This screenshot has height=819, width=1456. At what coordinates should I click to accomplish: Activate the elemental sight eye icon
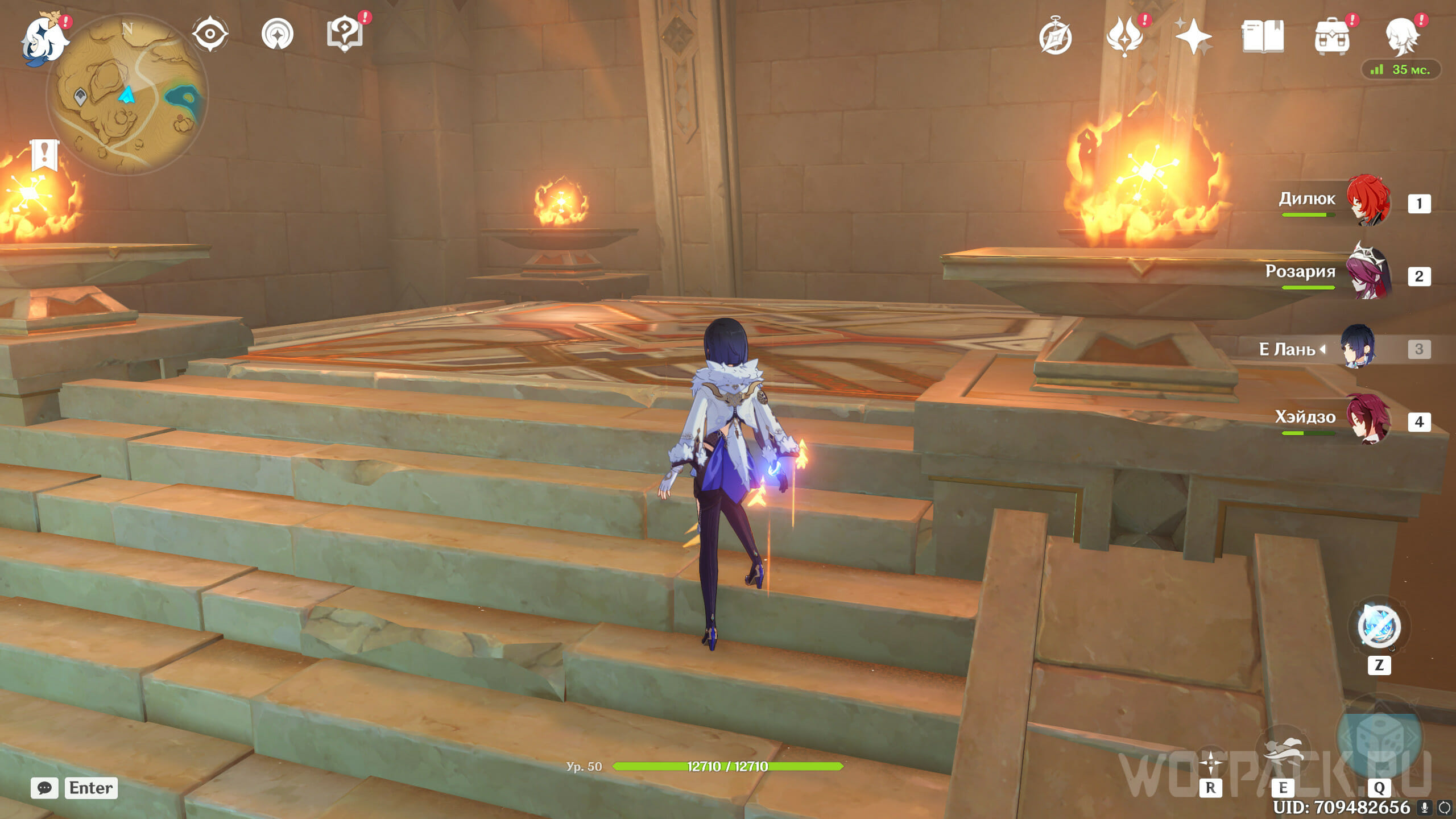(x=210, y=34)
